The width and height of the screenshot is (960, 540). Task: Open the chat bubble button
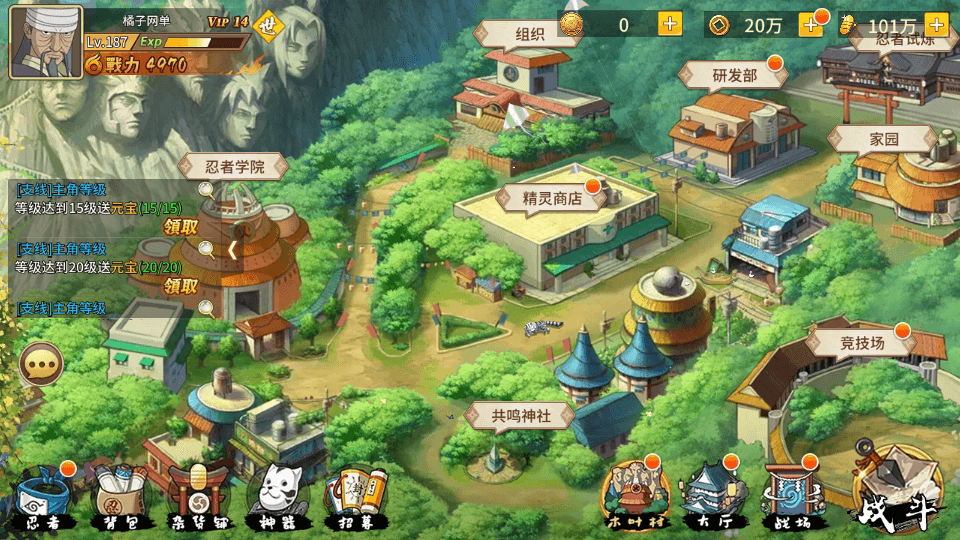coord(41,365)
